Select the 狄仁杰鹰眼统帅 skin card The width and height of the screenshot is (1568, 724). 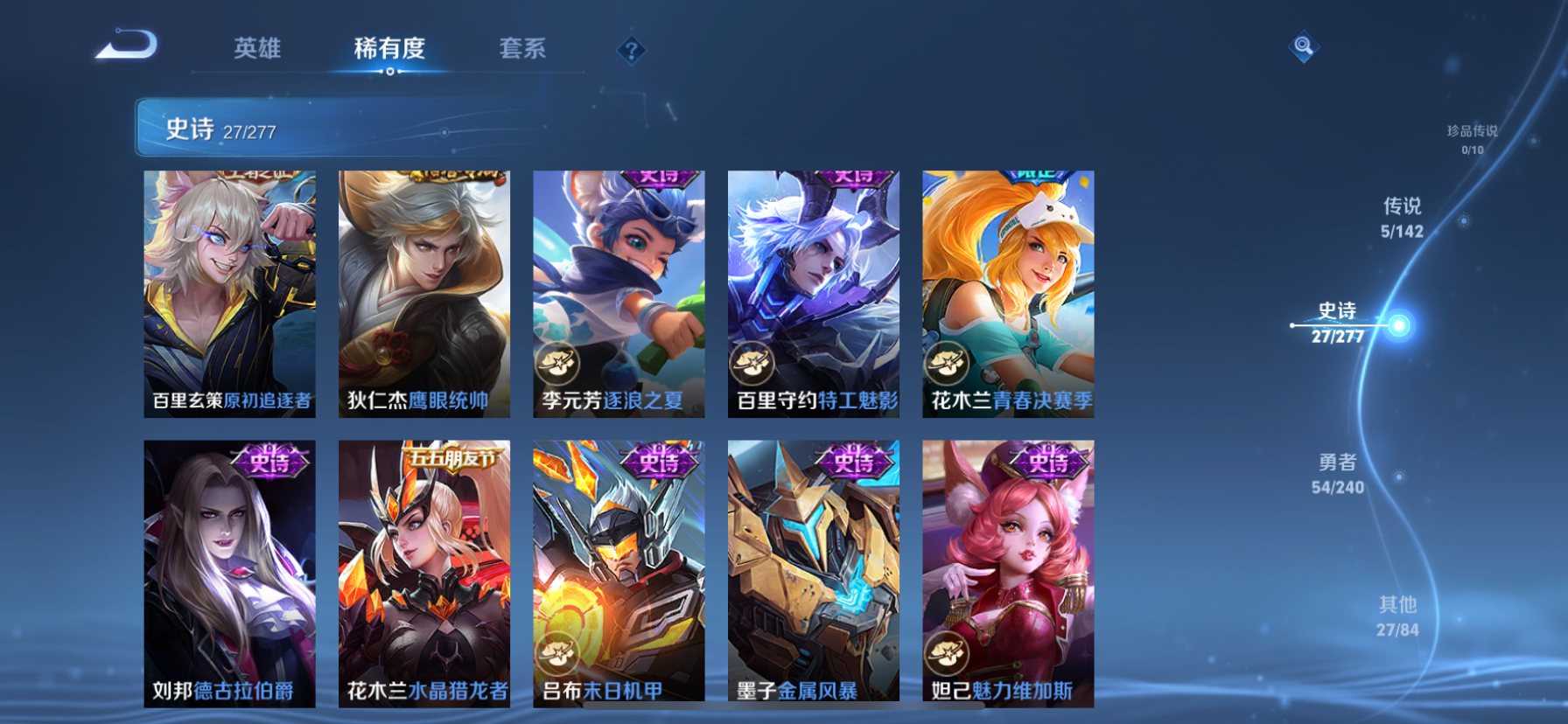(424, 293)
